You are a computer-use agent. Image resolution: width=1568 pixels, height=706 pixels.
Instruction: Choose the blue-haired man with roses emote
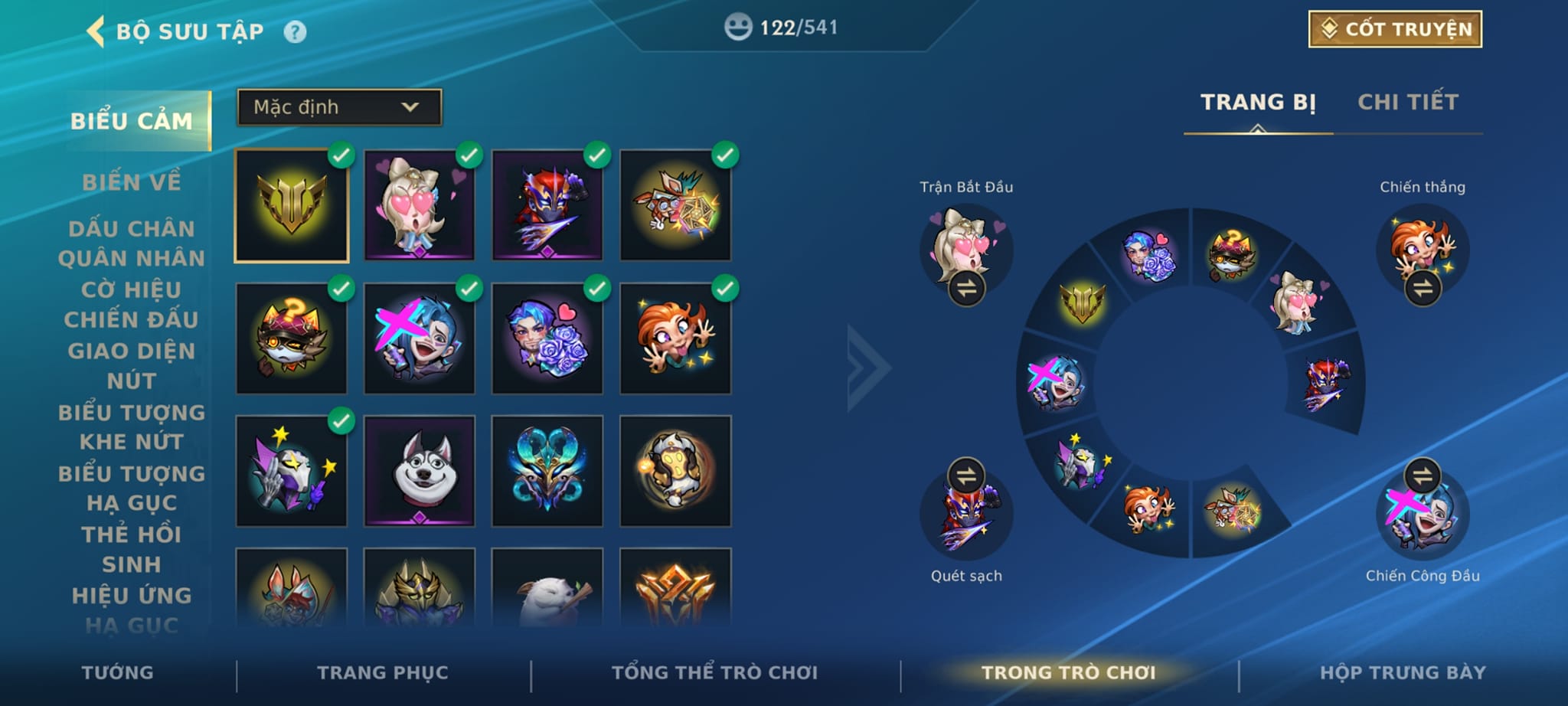tap(547, 338)
